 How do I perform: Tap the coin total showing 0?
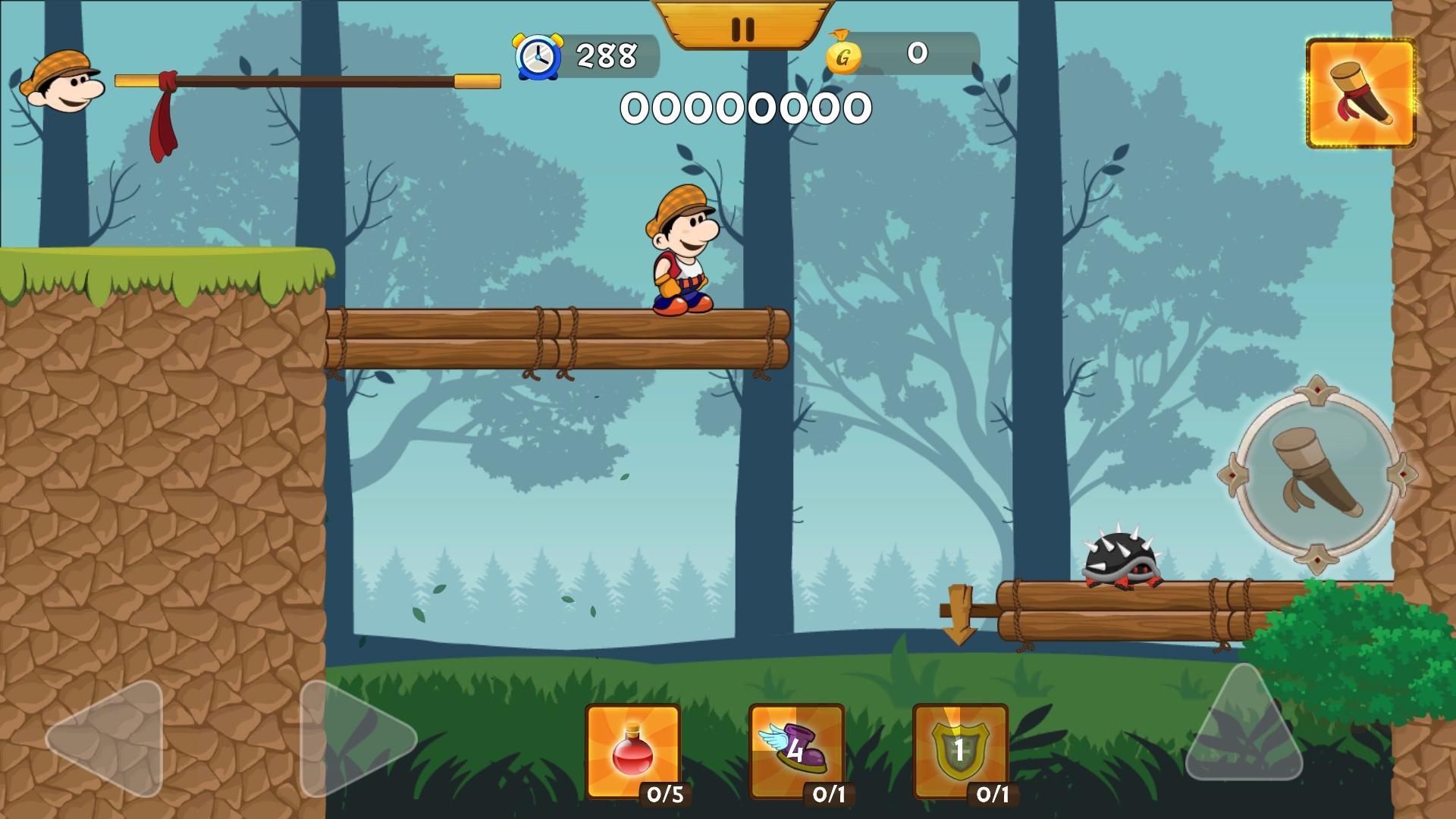click(916, 55)
